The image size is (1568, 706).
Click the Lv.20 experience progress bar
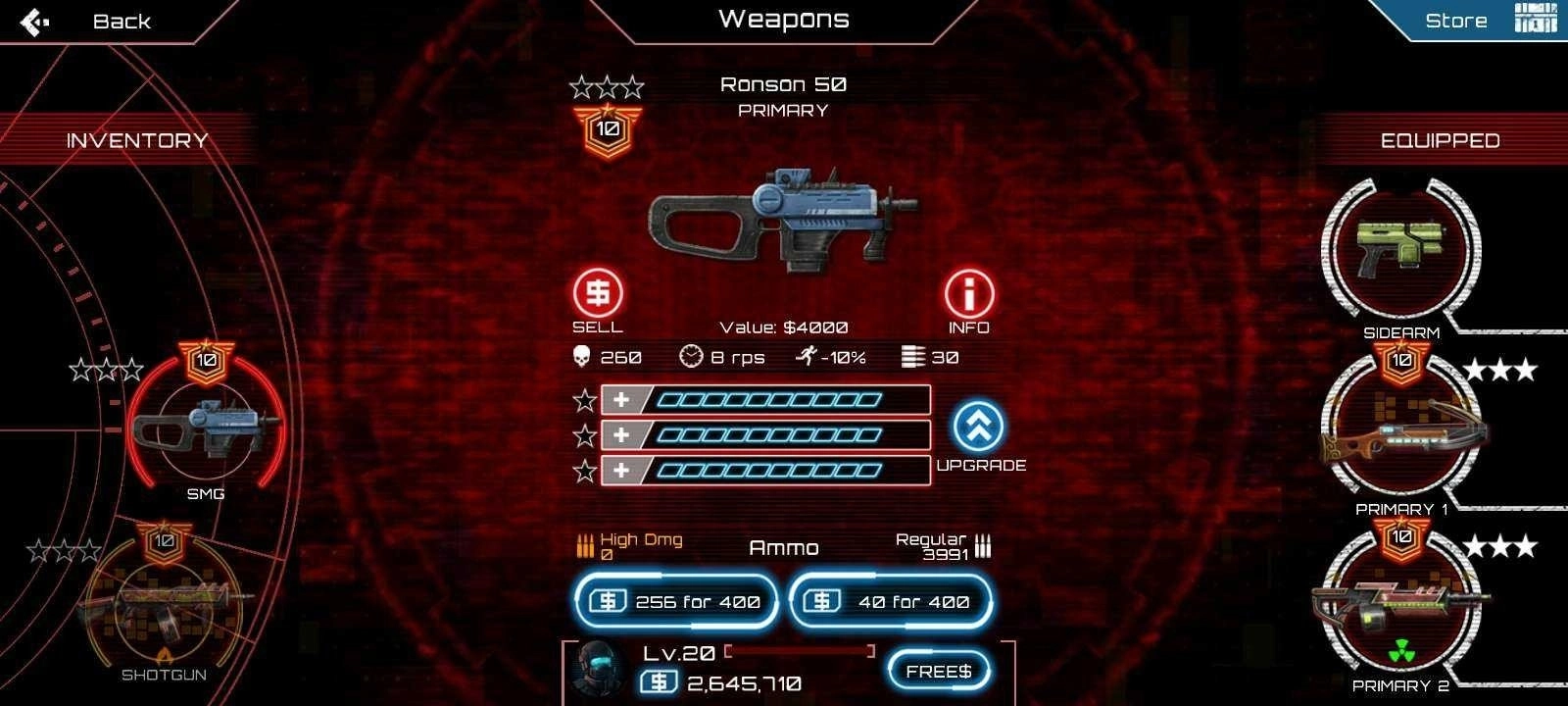point(799,650)
